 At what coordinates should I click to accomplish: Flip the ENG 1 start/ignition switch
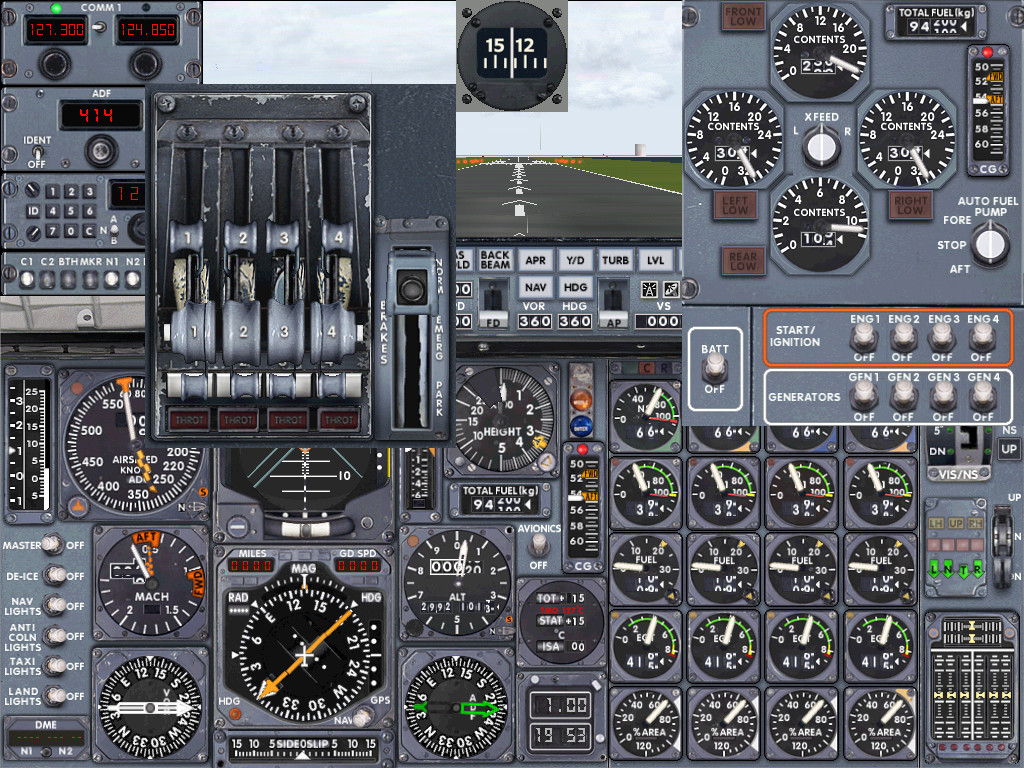pos(863,338)
